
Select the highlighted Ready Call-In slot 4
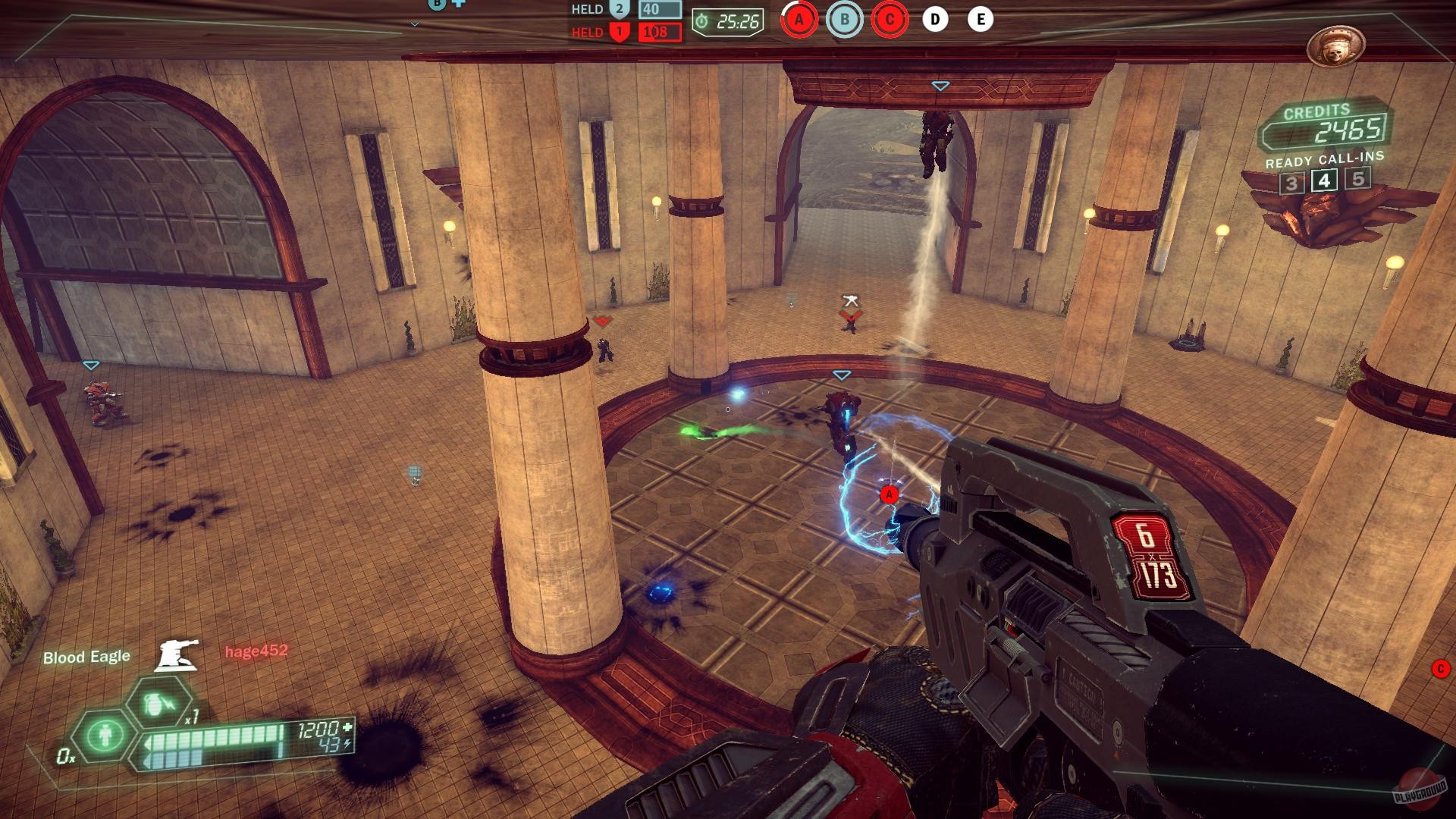[x=1323, y=182]
